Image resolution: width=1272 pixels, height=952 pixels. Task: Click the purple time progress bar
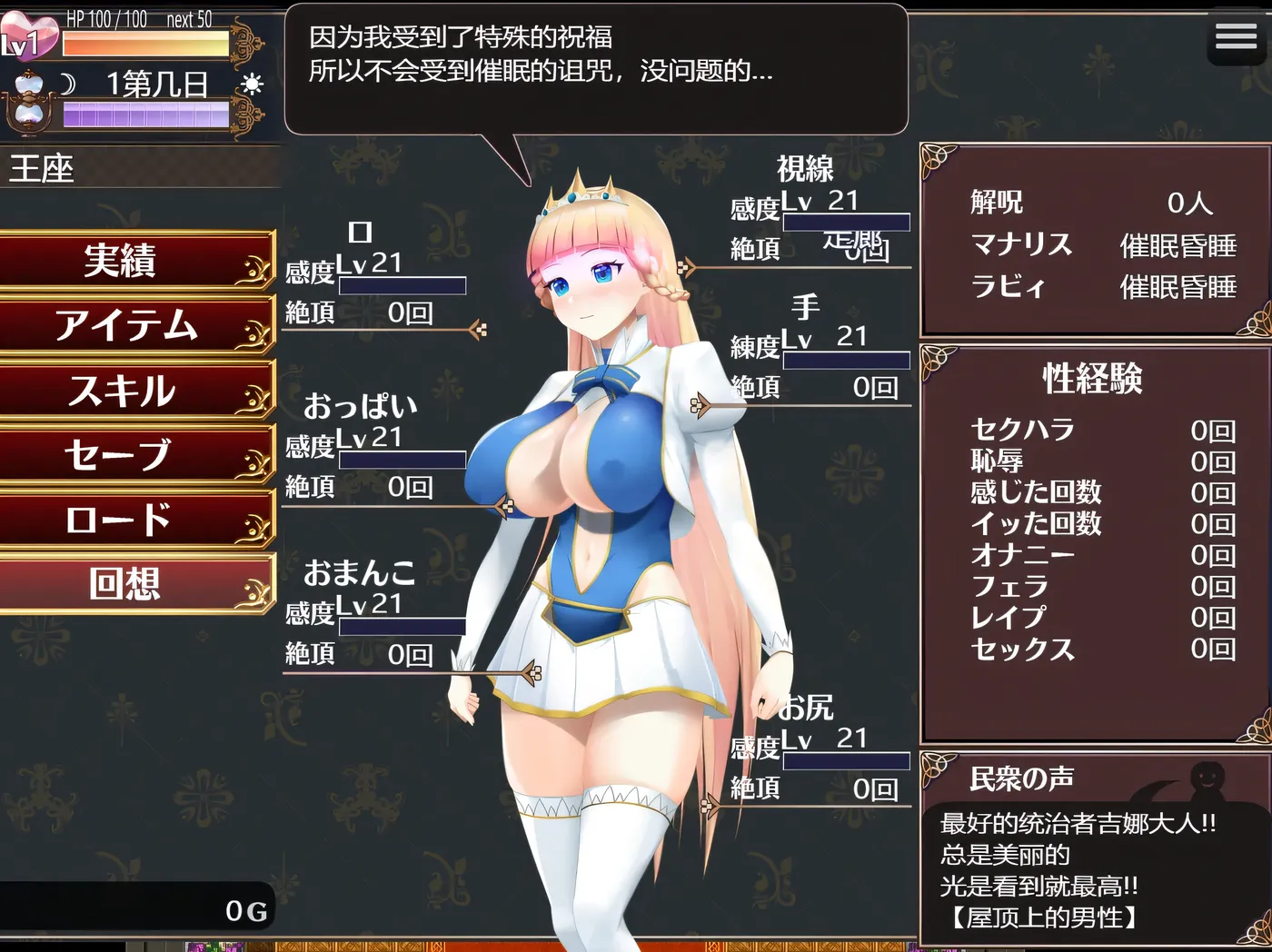pyautogui.click(x=145, y=114)
